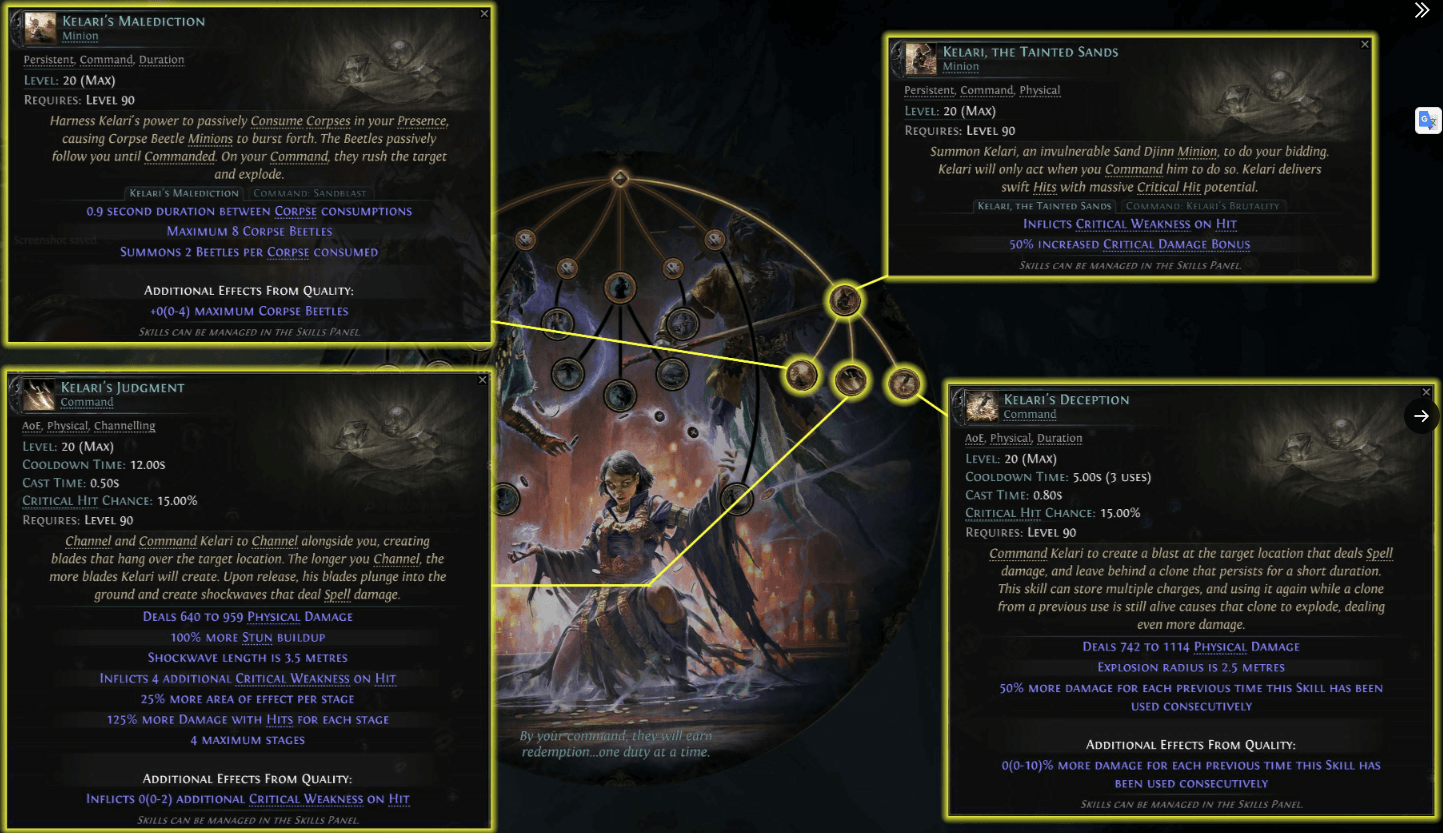Close the Kelari's Malediction tooltip
This screenshot has height=833, width=1443.
pyautogui.click(x=484, y=13)
